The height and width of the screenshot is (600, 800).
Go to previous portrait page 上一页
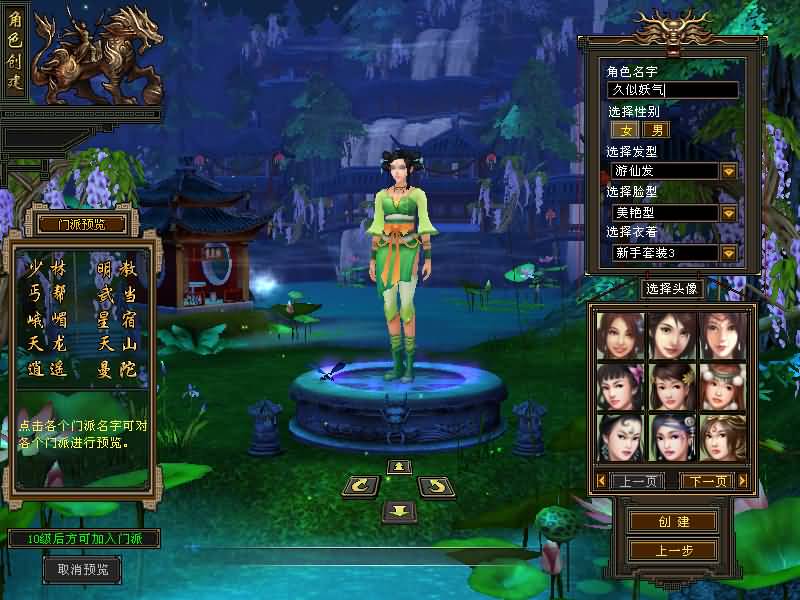638,481
